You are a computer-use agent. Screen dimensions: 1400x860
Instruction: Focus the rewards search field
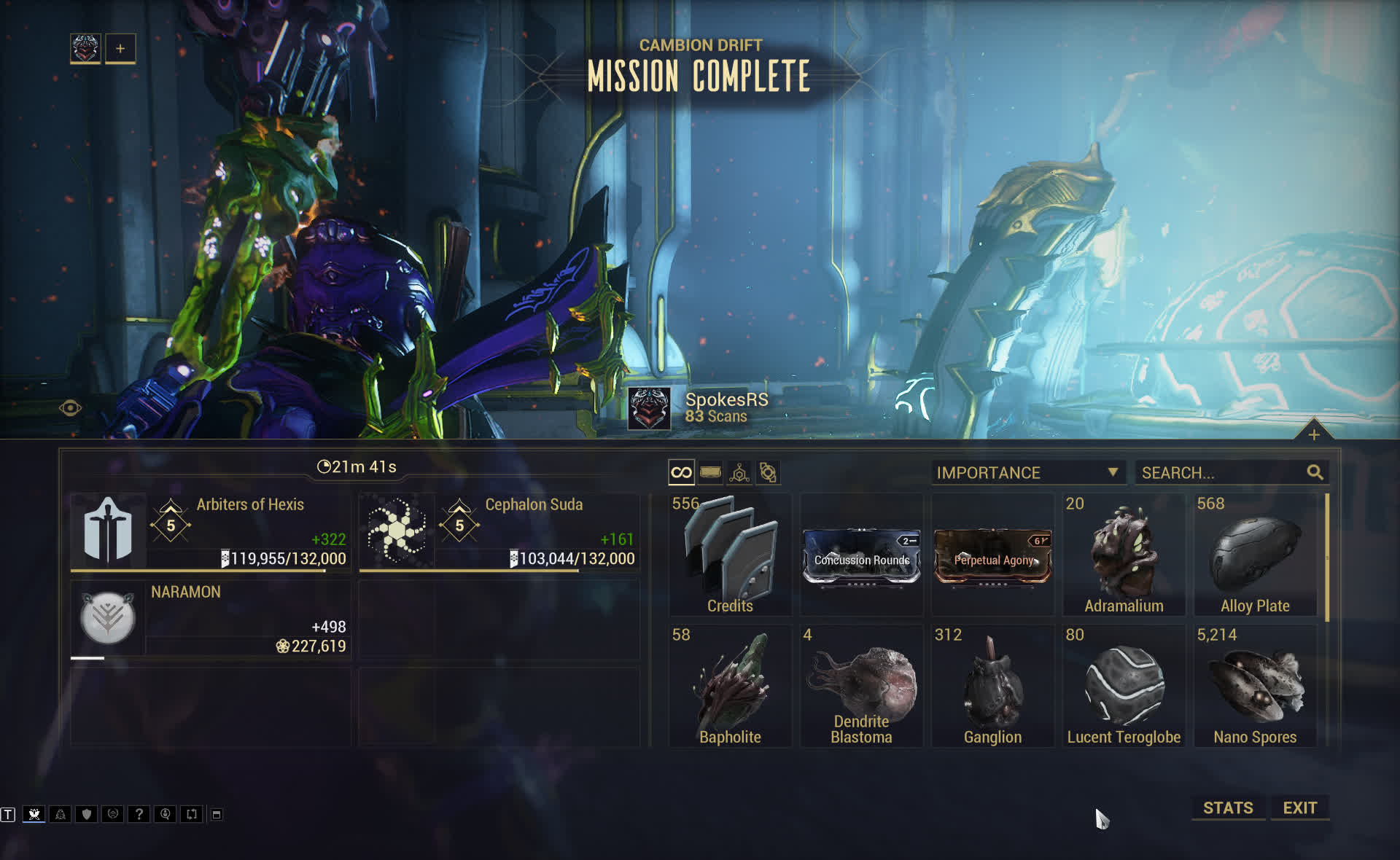pyautogui.click(x=1222, y=472)
